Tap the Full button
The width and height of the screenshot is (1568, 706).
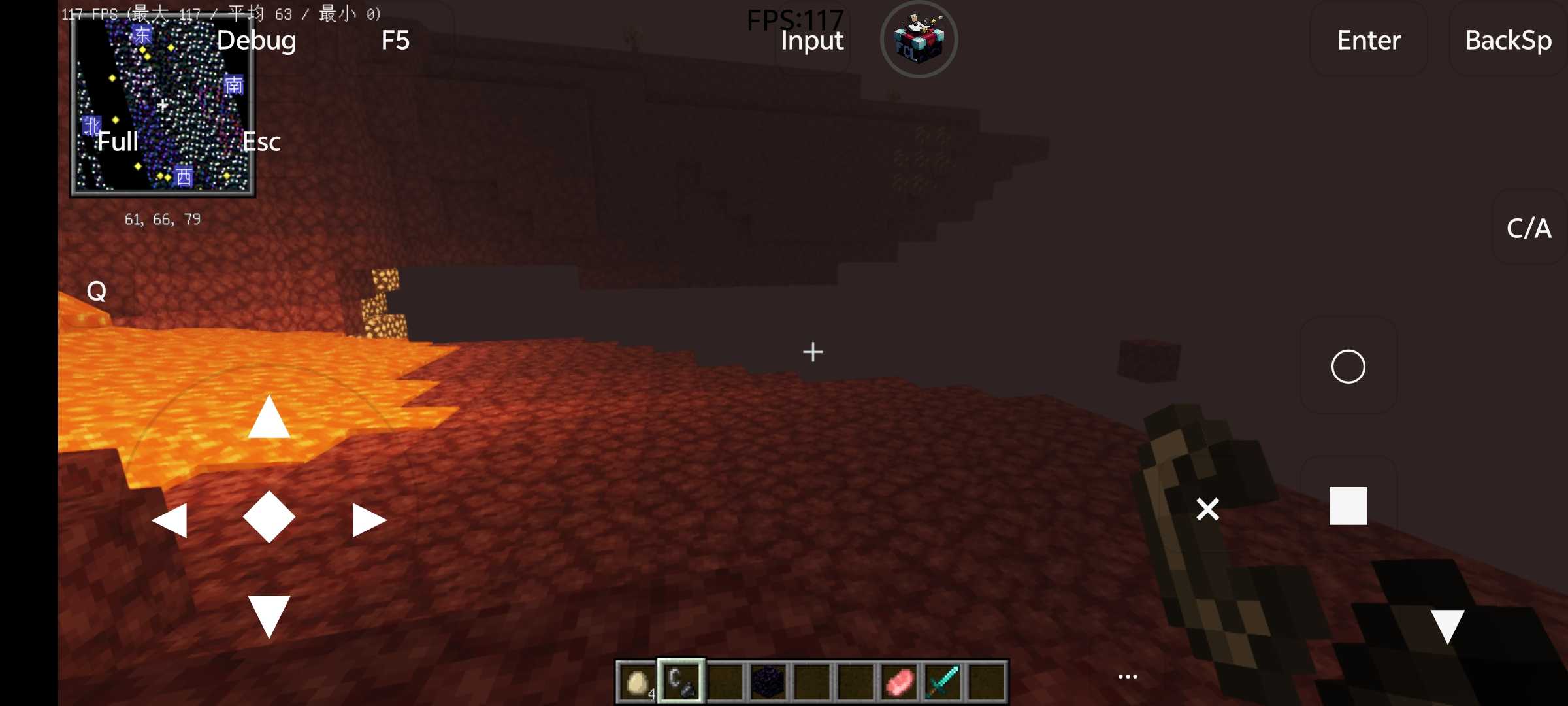tap(118, 142)
